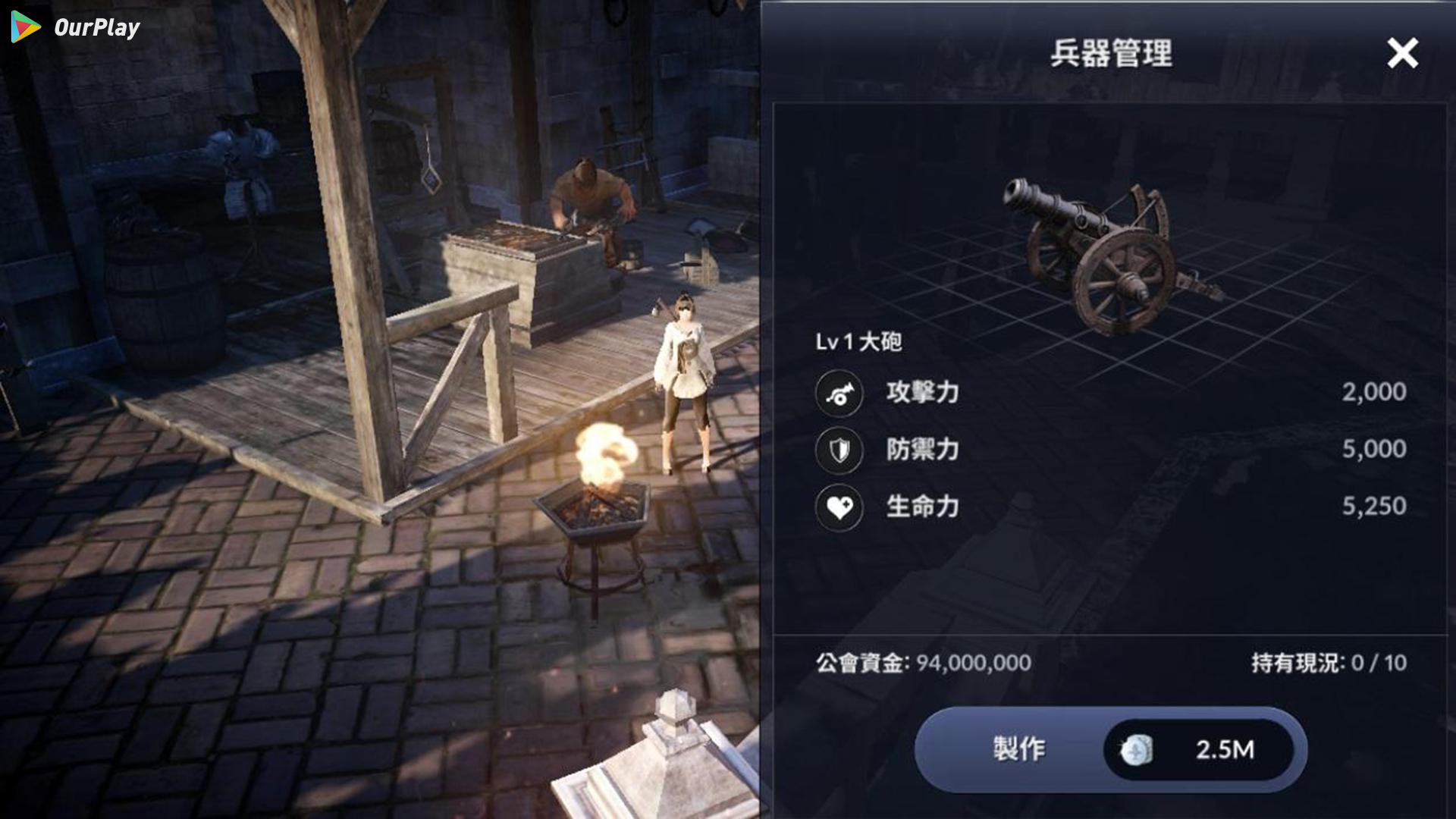Click the 兵器管理 title bar
Screen dimensions: 1456x819
(x=1110, y=52)
